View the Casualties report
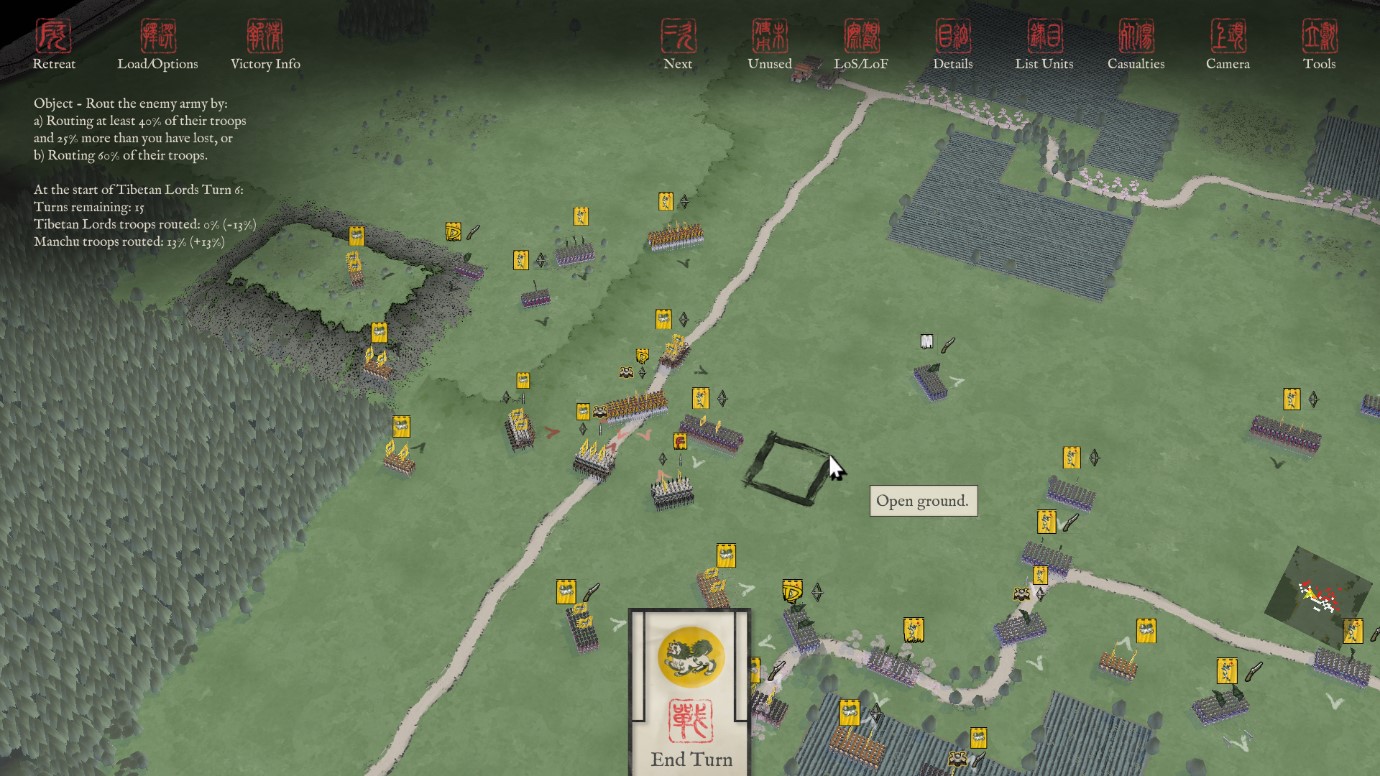The image size is (1380, 776). pyautogui.click(x=1136, y=45)
